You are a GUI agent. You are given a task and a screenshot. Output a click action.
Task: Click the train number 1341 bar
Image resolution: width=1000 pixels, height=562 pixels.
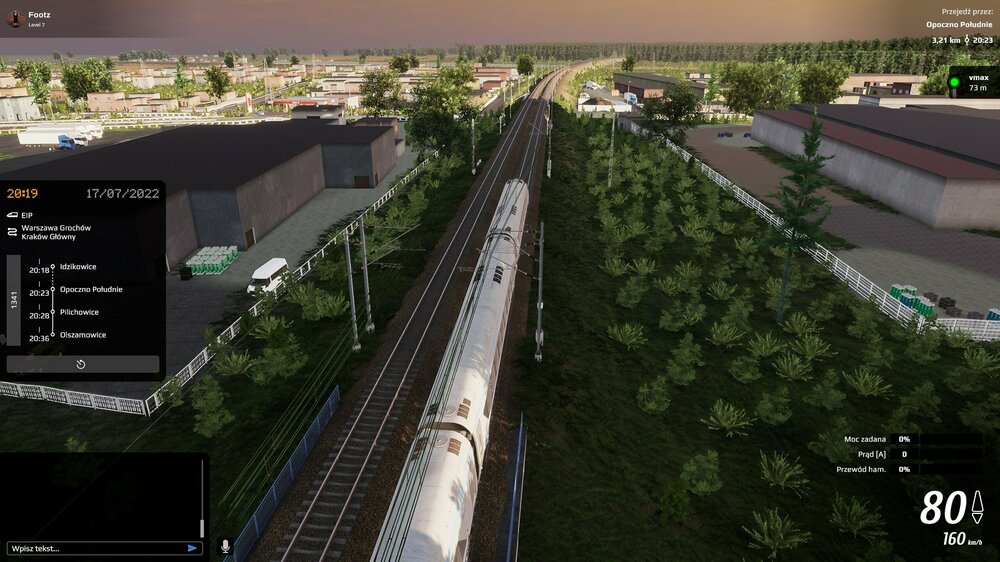13,300
